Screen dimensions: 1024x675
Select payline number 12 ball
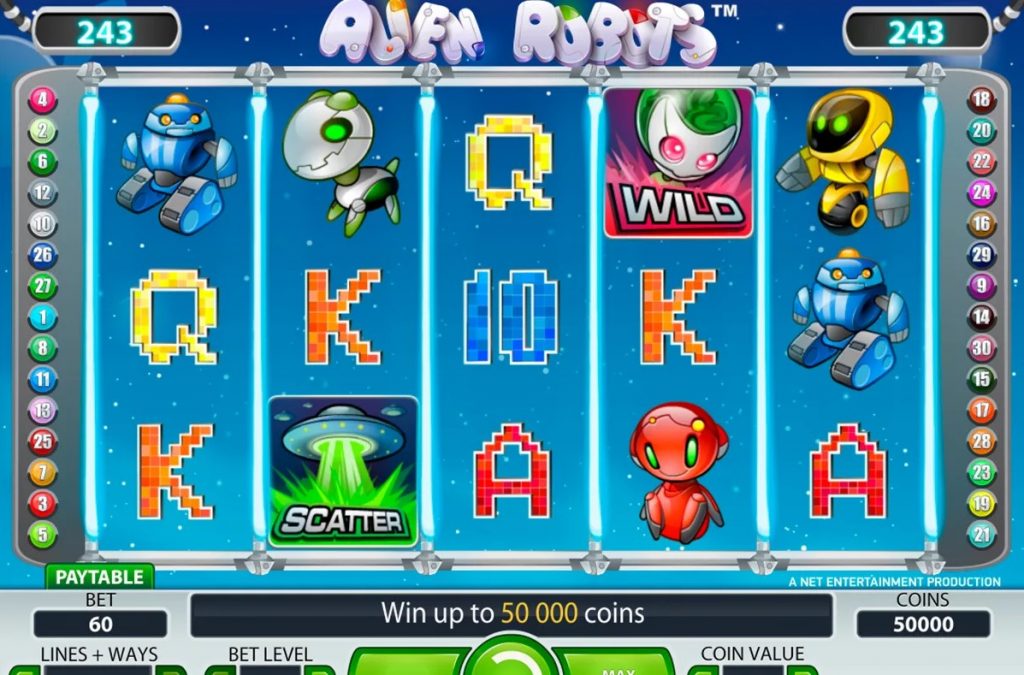click(x=43, y=193)
